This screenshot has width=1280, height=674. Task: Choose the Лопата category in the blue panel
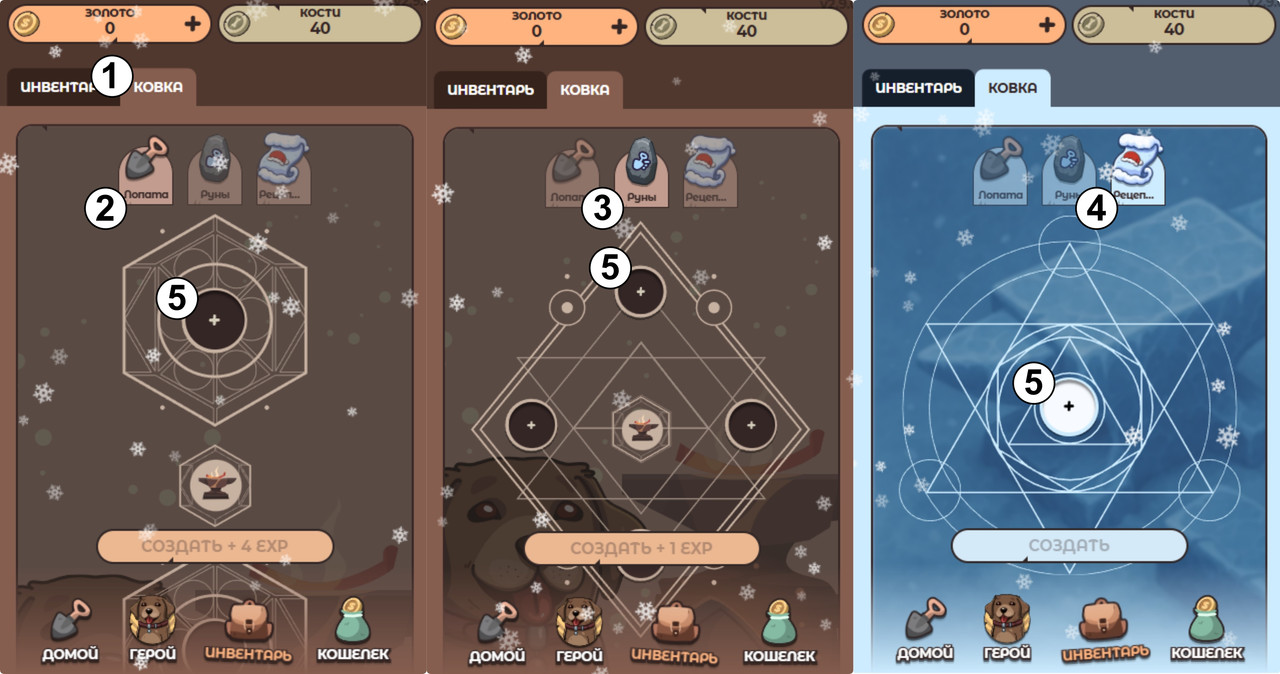point(1001,172)
